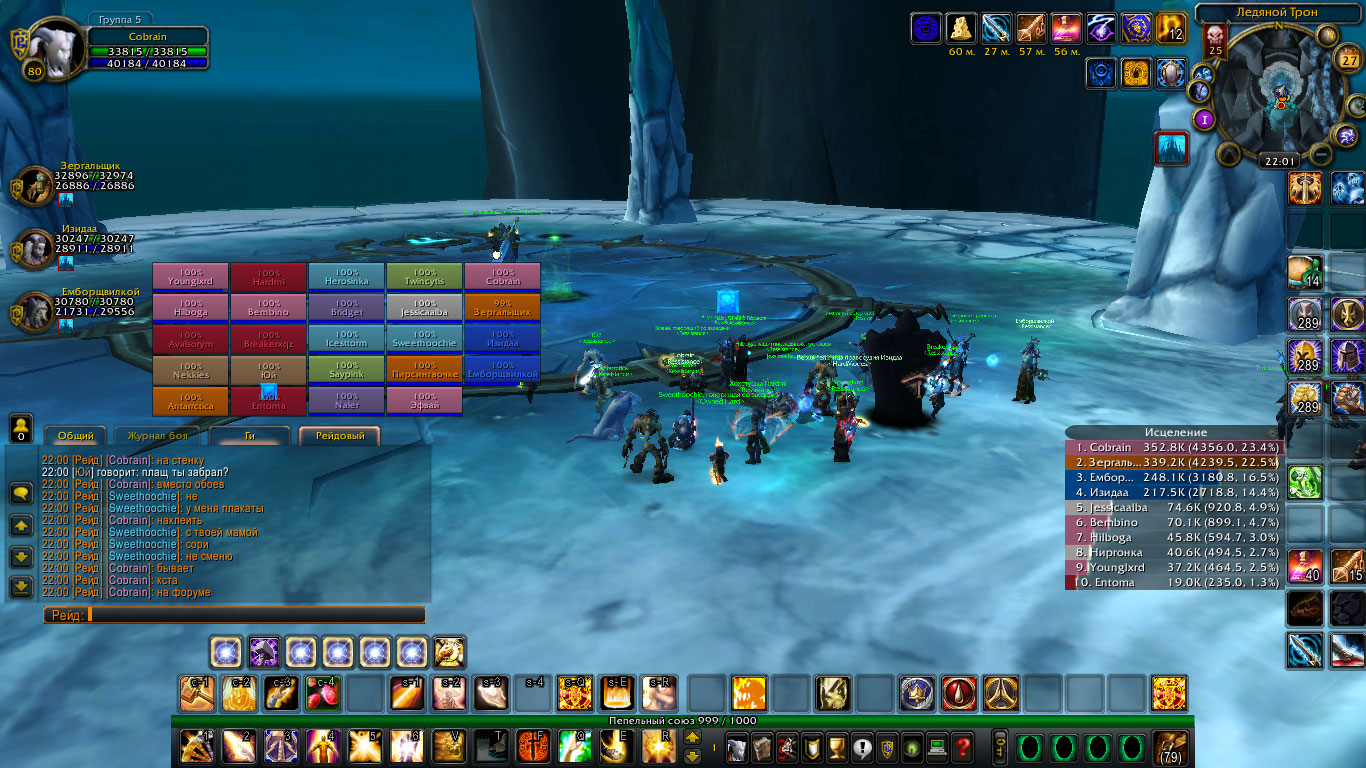Open the calendar button showing 27
Viewport: 1366px width, 768px height.
(x=1350, y=60)
